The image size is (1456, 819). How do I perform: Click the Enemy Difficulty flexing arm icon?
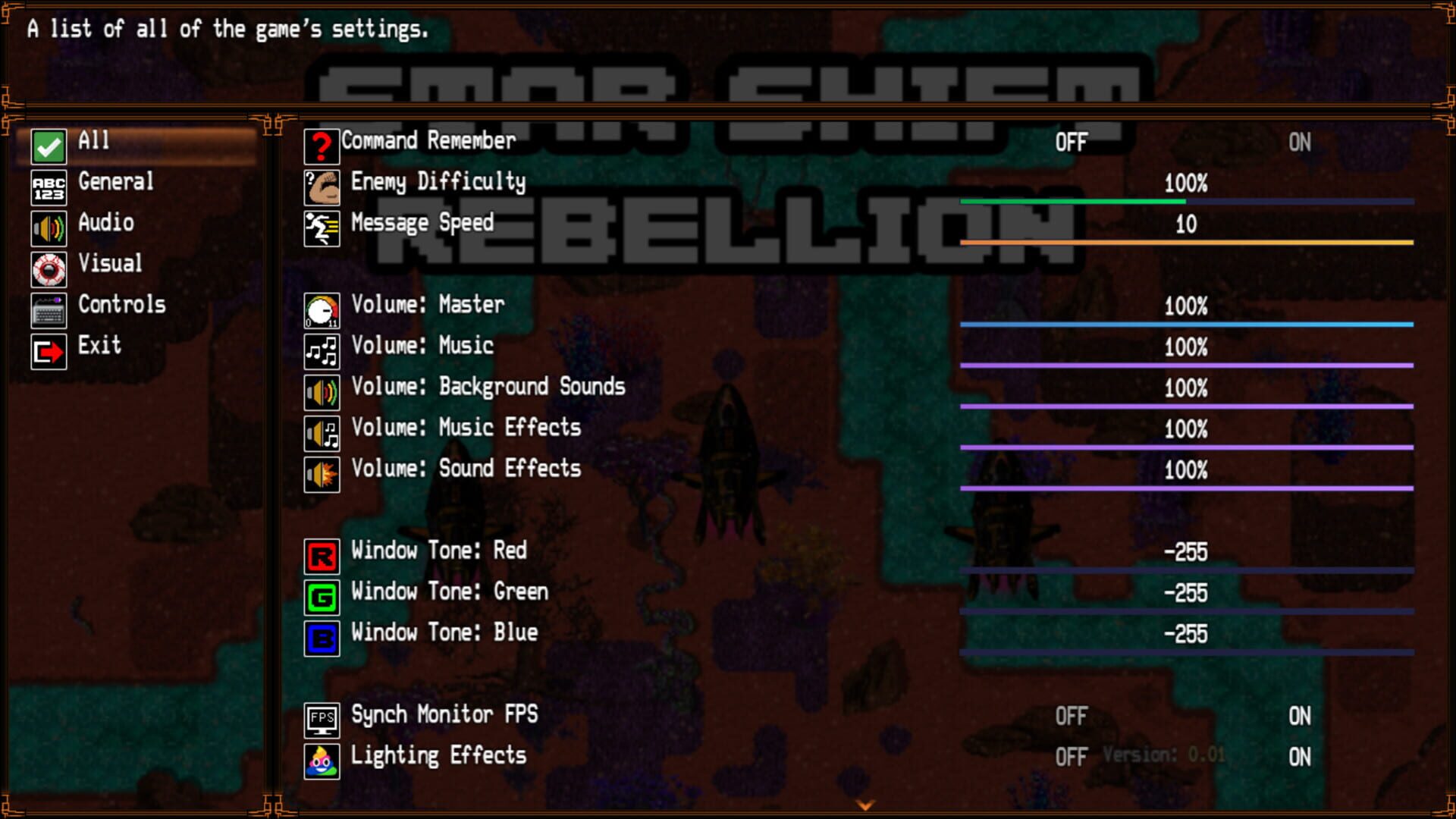(322, 187)
